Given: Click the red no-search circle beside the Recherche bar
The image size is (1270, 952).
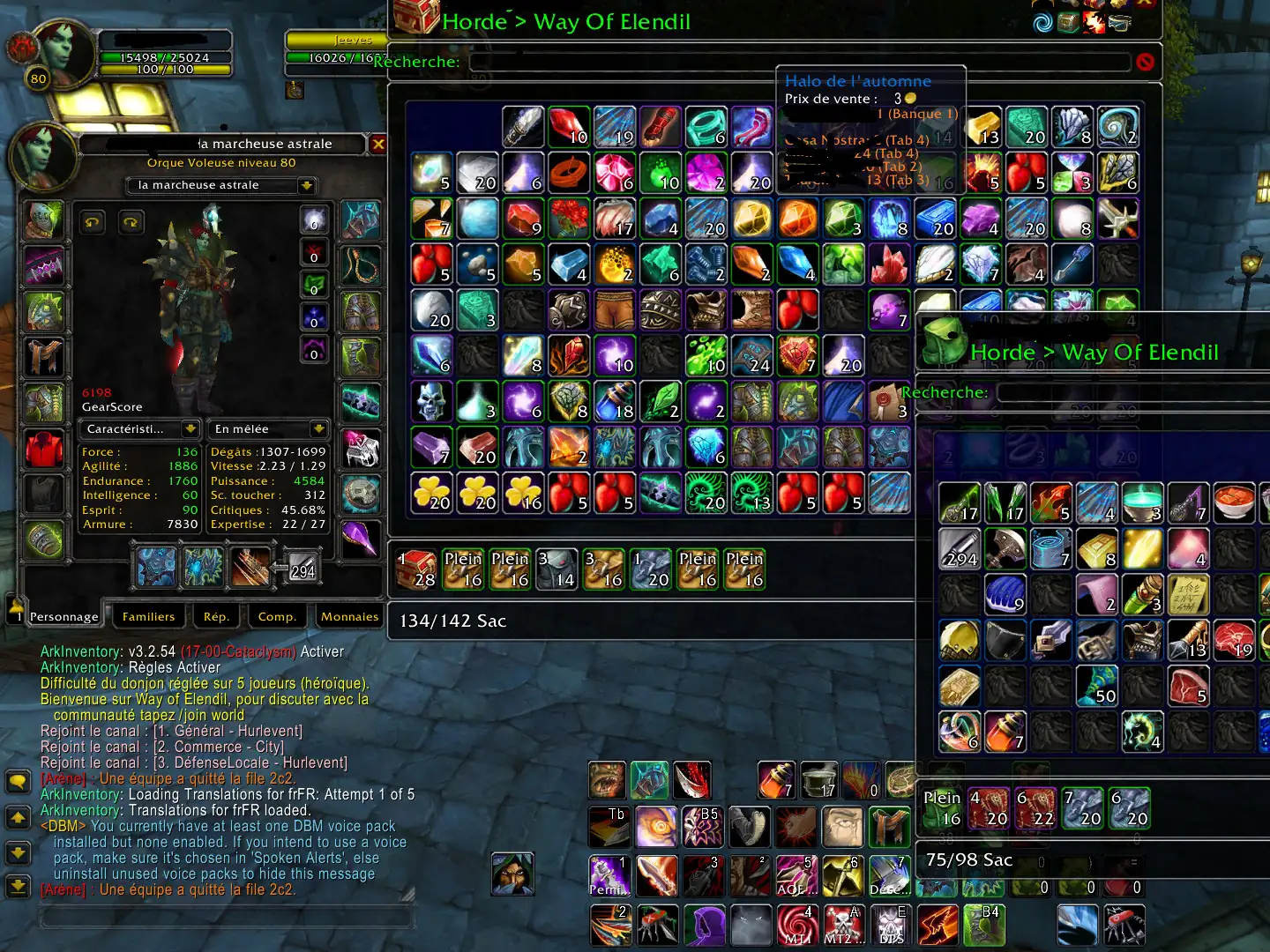Looking at the screenshot, I should click(1144, 62).
